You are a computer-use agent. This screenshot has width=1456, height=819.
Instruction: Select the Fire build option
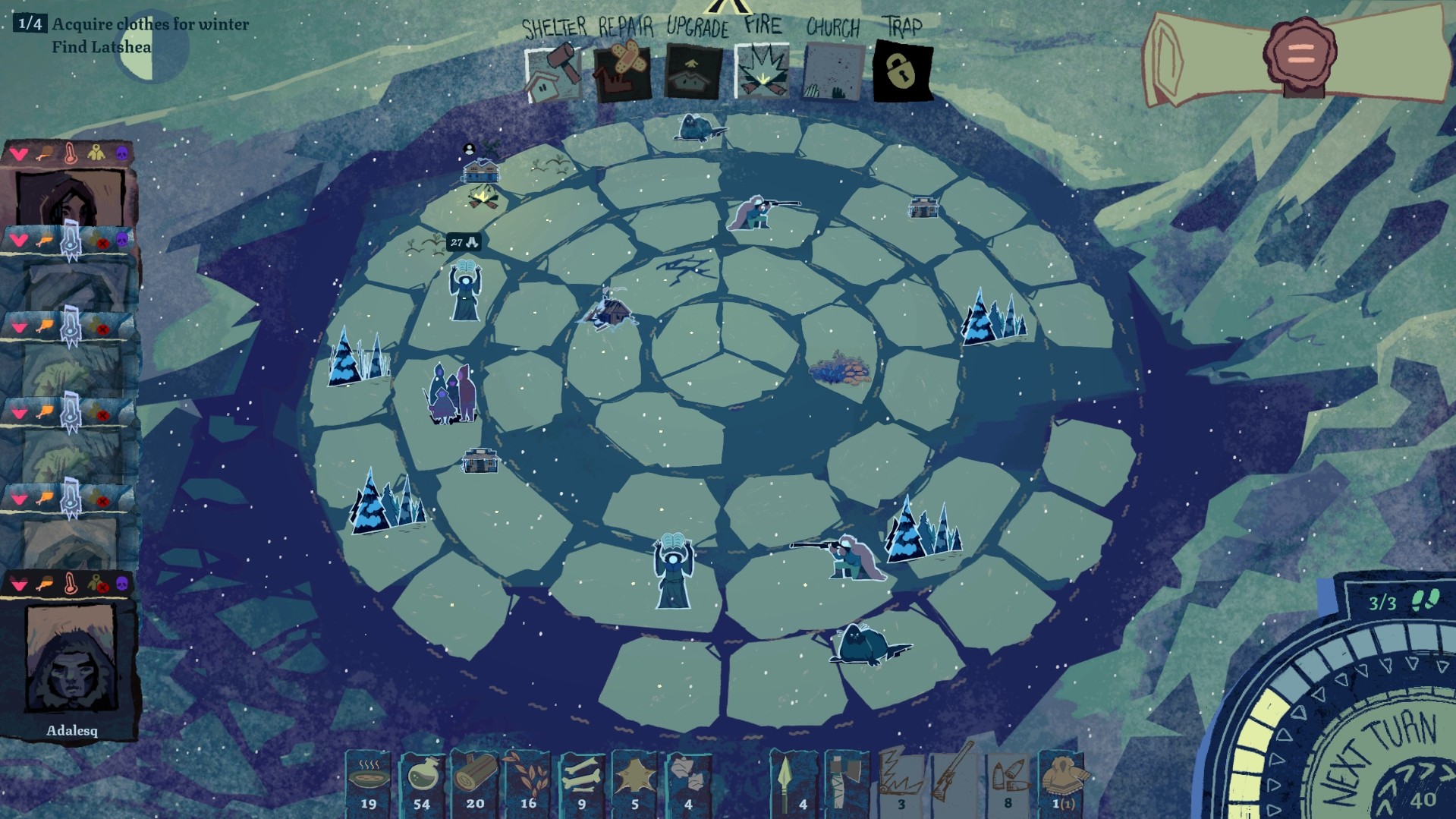tap(763, 74)
